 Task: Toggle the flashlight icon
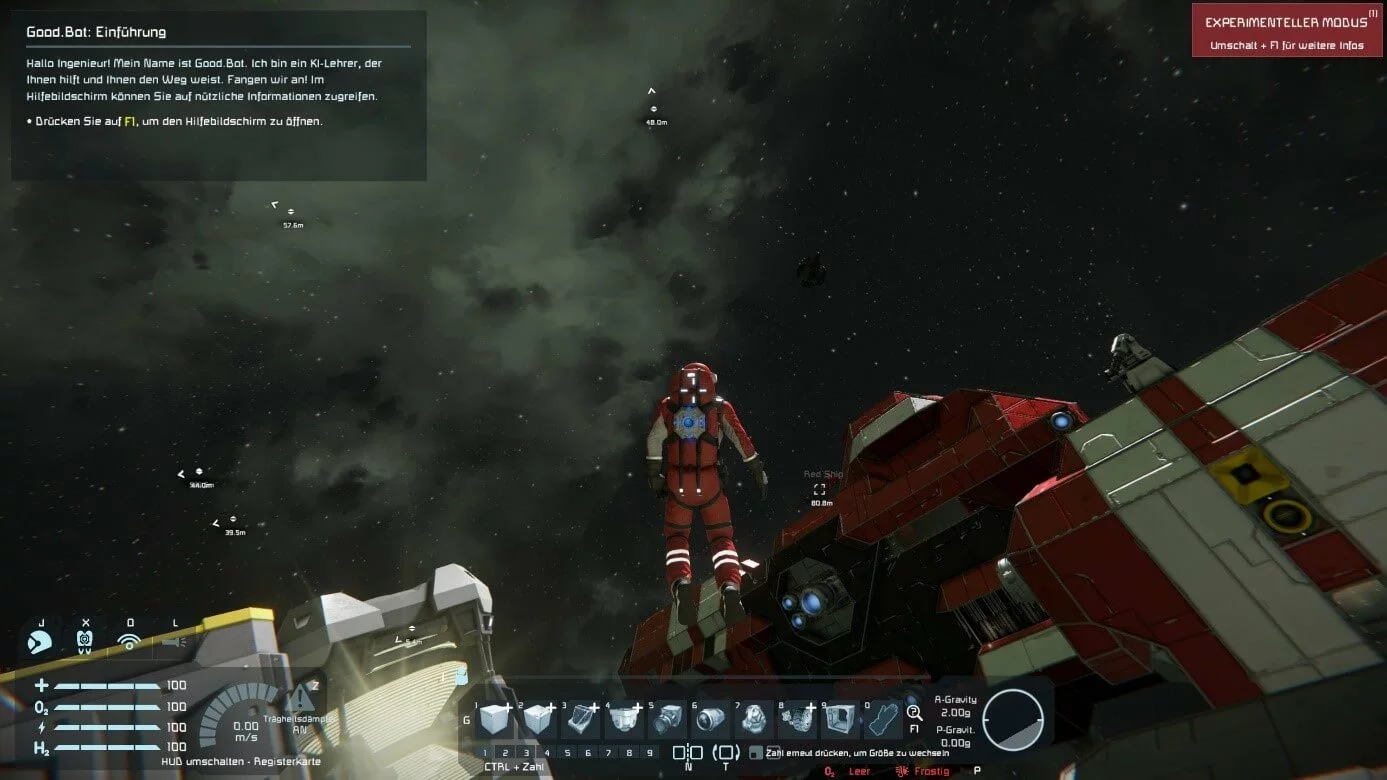174,641
